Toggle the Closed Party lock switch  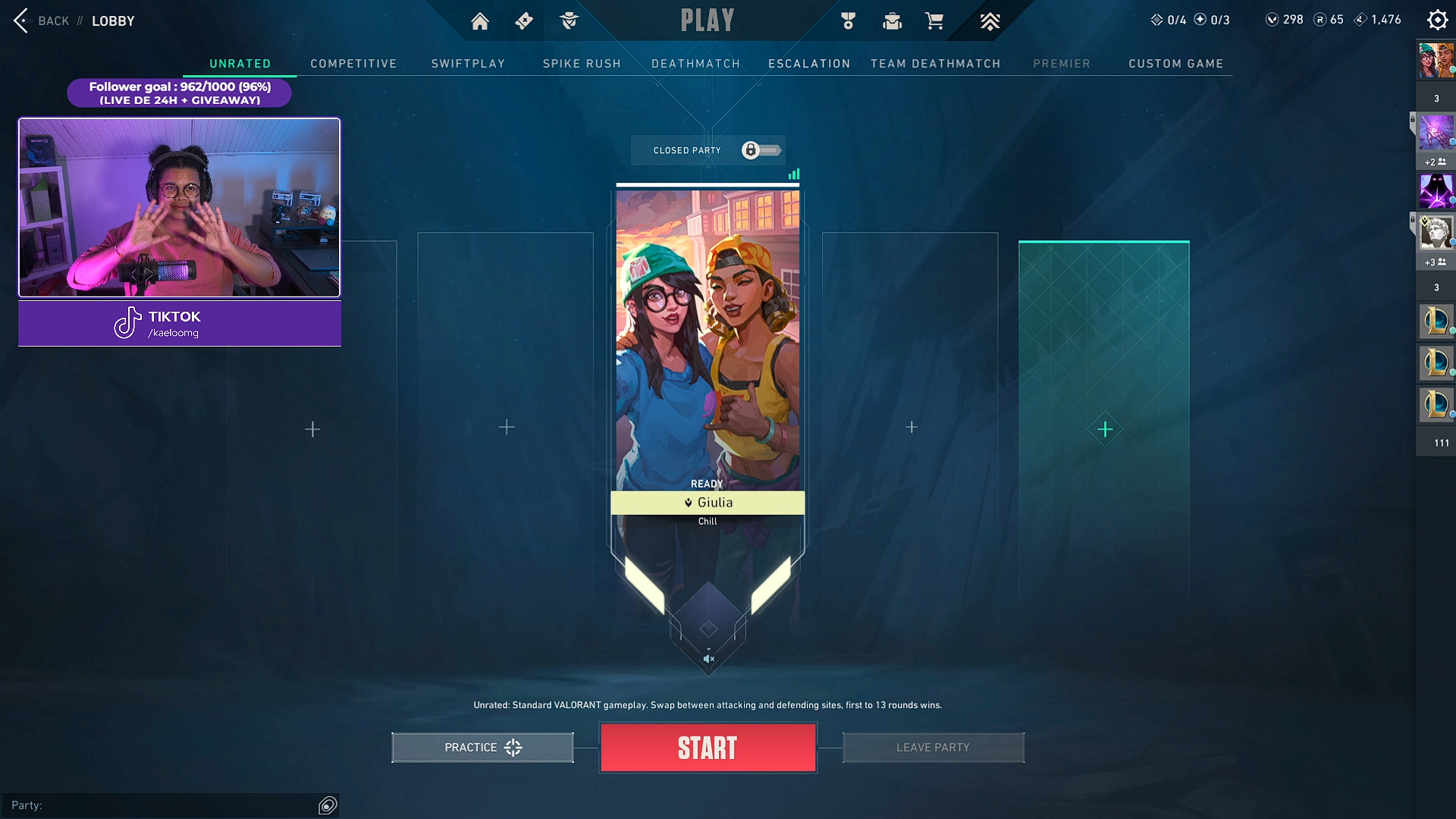pyautogui.click(x=761, y=150)
